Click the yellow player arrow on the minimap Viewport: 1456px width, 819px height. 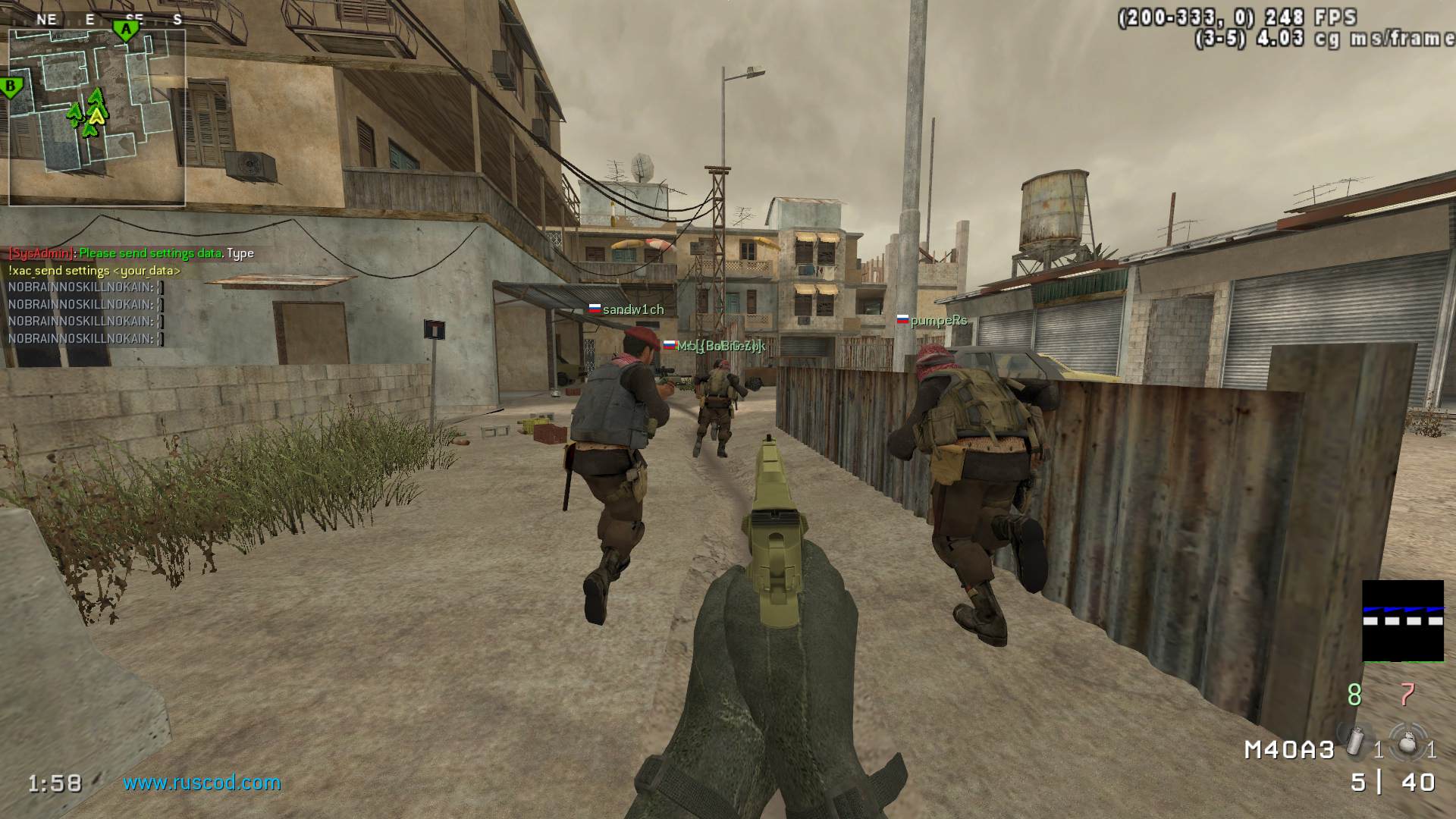coord(96,116)
